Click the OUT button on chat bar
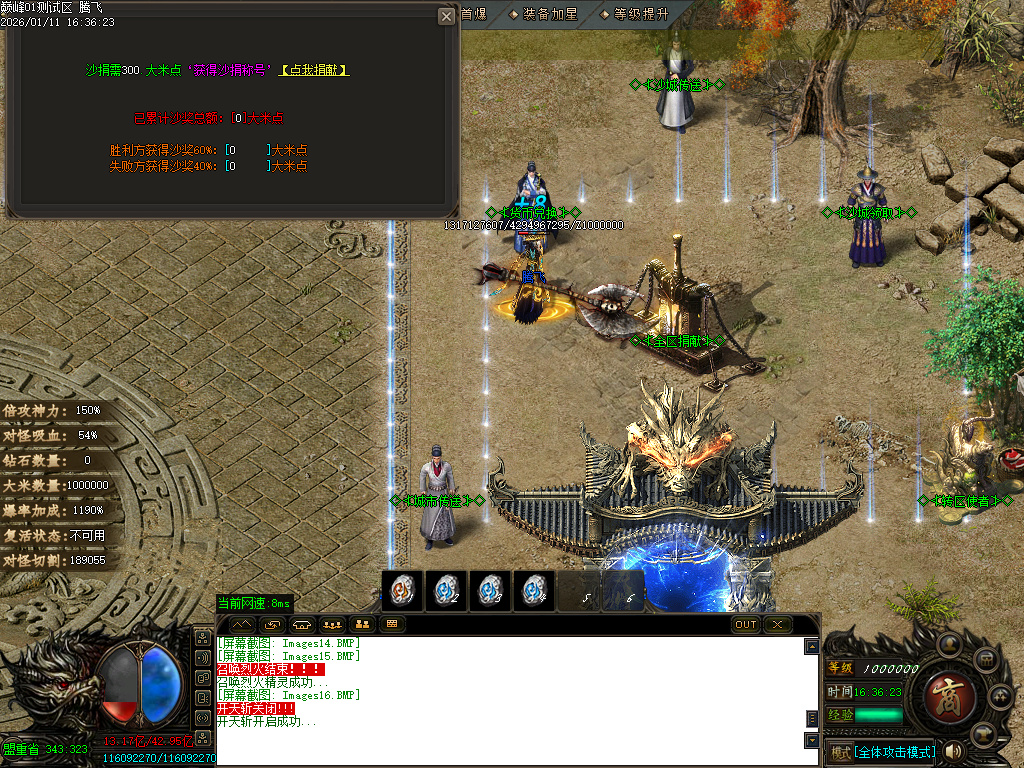This screenshot has height=768, width=1024. pyautogui.click(x=746, y=625)
